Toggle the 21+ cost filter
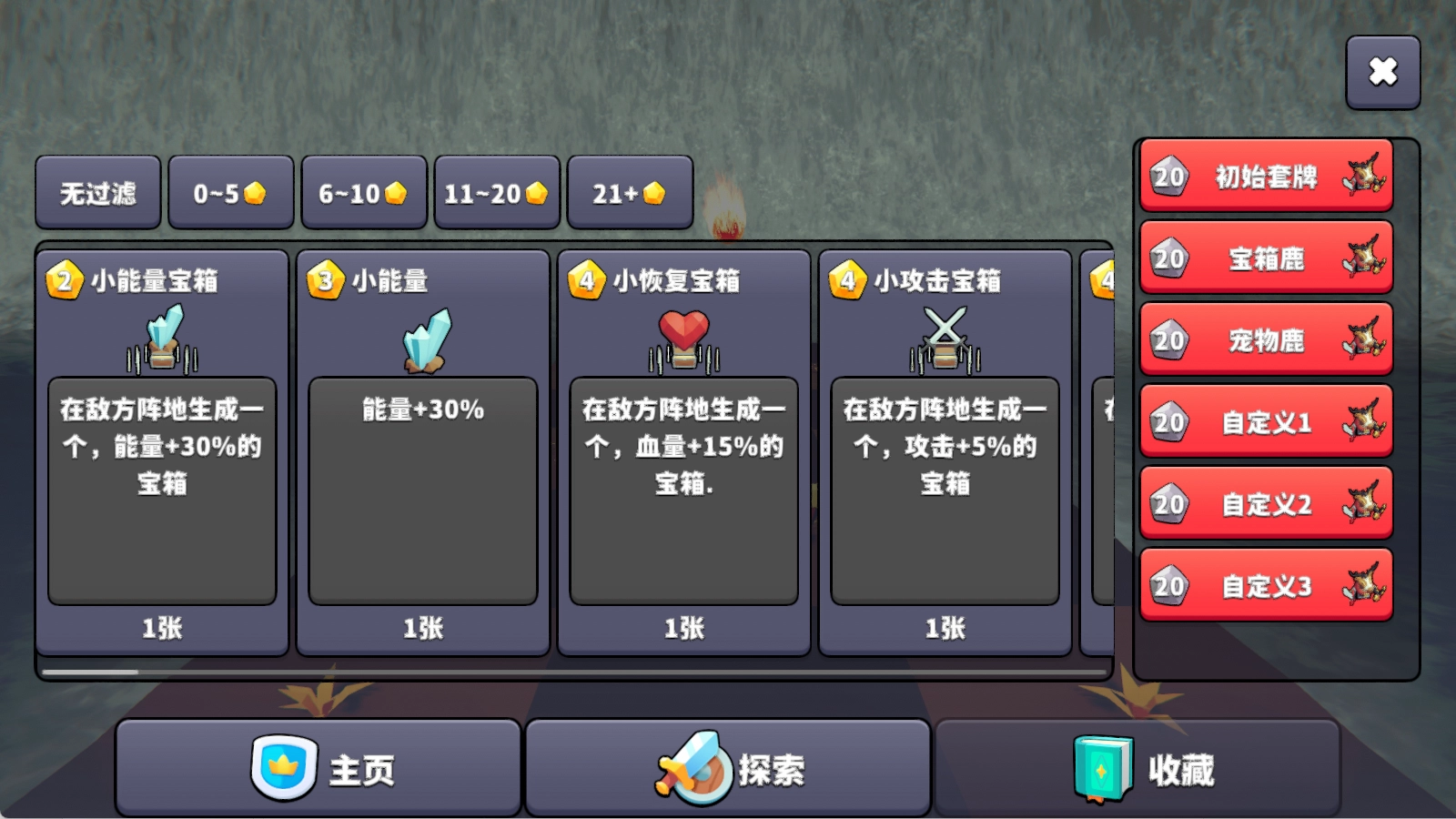 tap(631, 192)
